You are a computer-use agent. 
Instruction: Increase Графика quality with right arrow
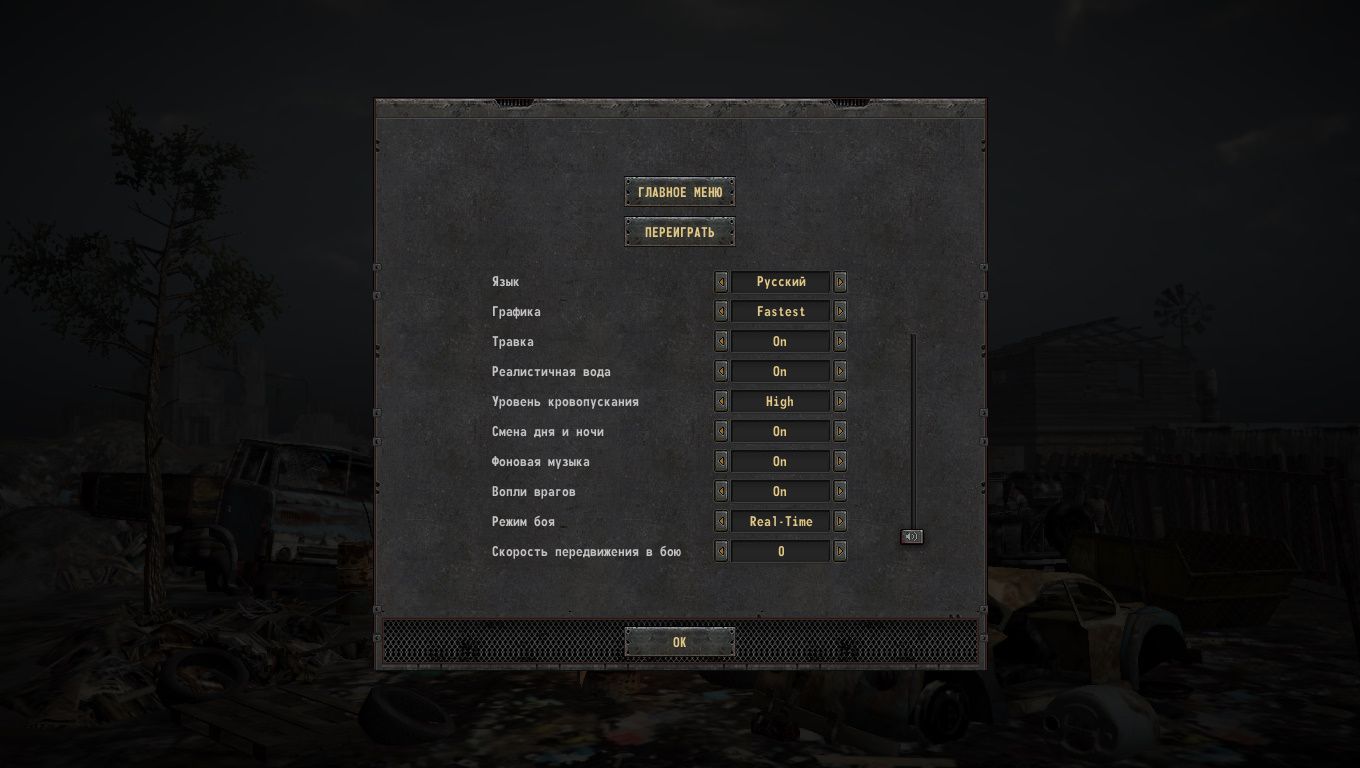coord(840,312)
